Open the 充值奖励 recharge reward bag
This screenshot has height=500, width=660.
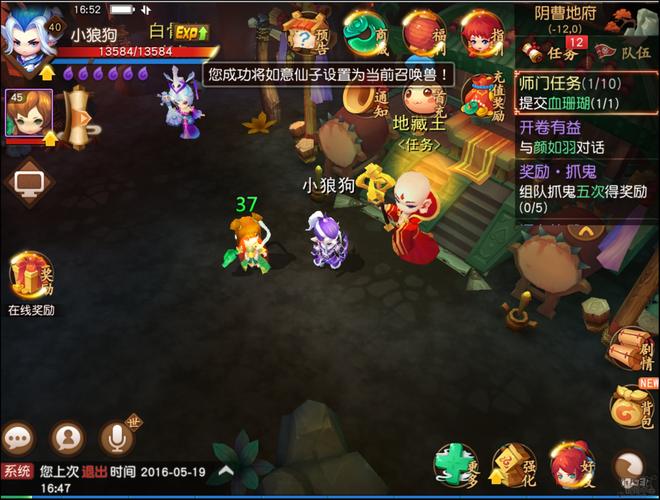pyautogui.click(x=483, y=97)
